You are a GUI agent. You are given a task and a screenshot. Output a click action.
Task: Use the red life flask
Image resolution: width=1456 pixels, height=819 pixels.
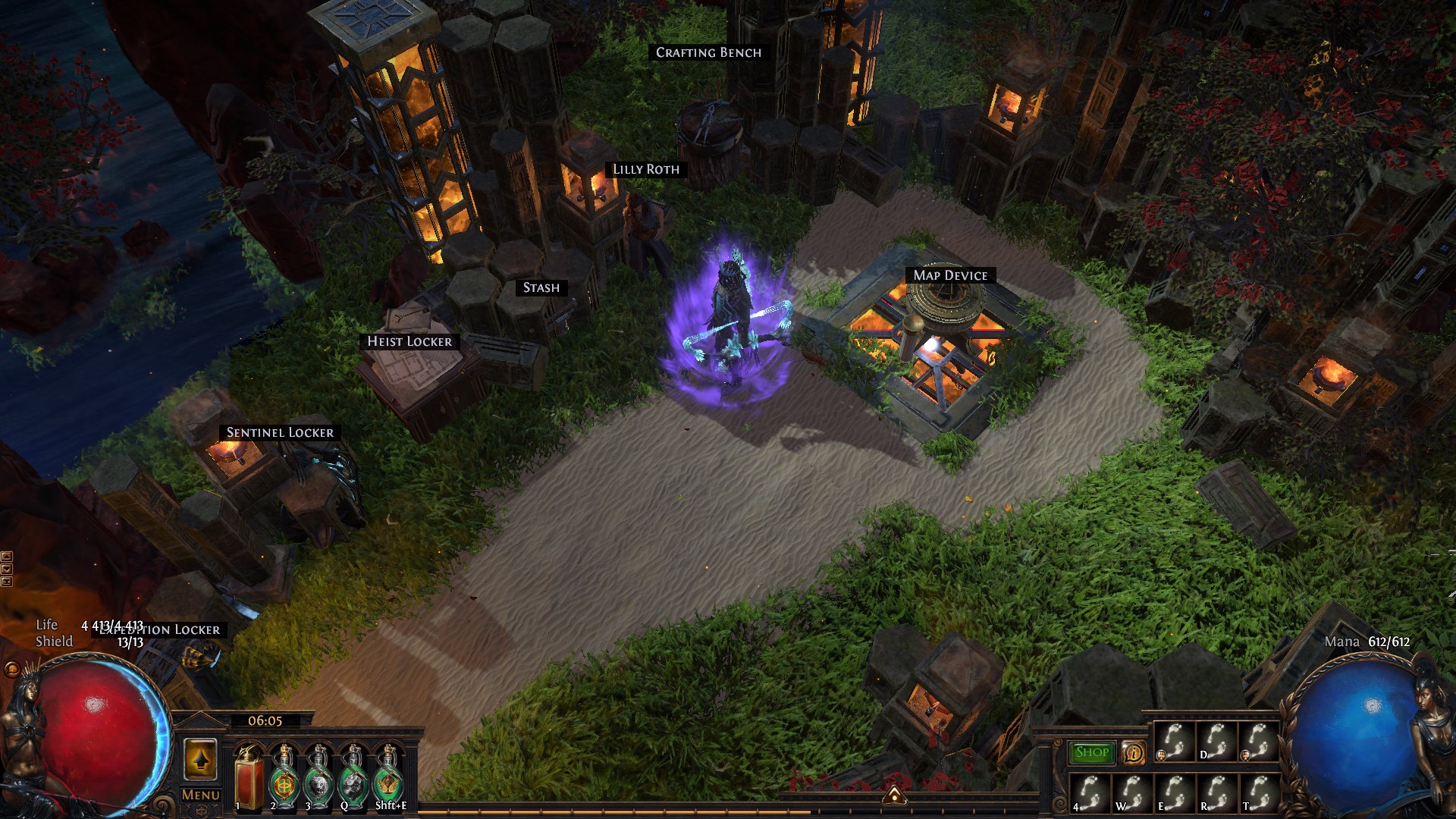tap(249, 777)
